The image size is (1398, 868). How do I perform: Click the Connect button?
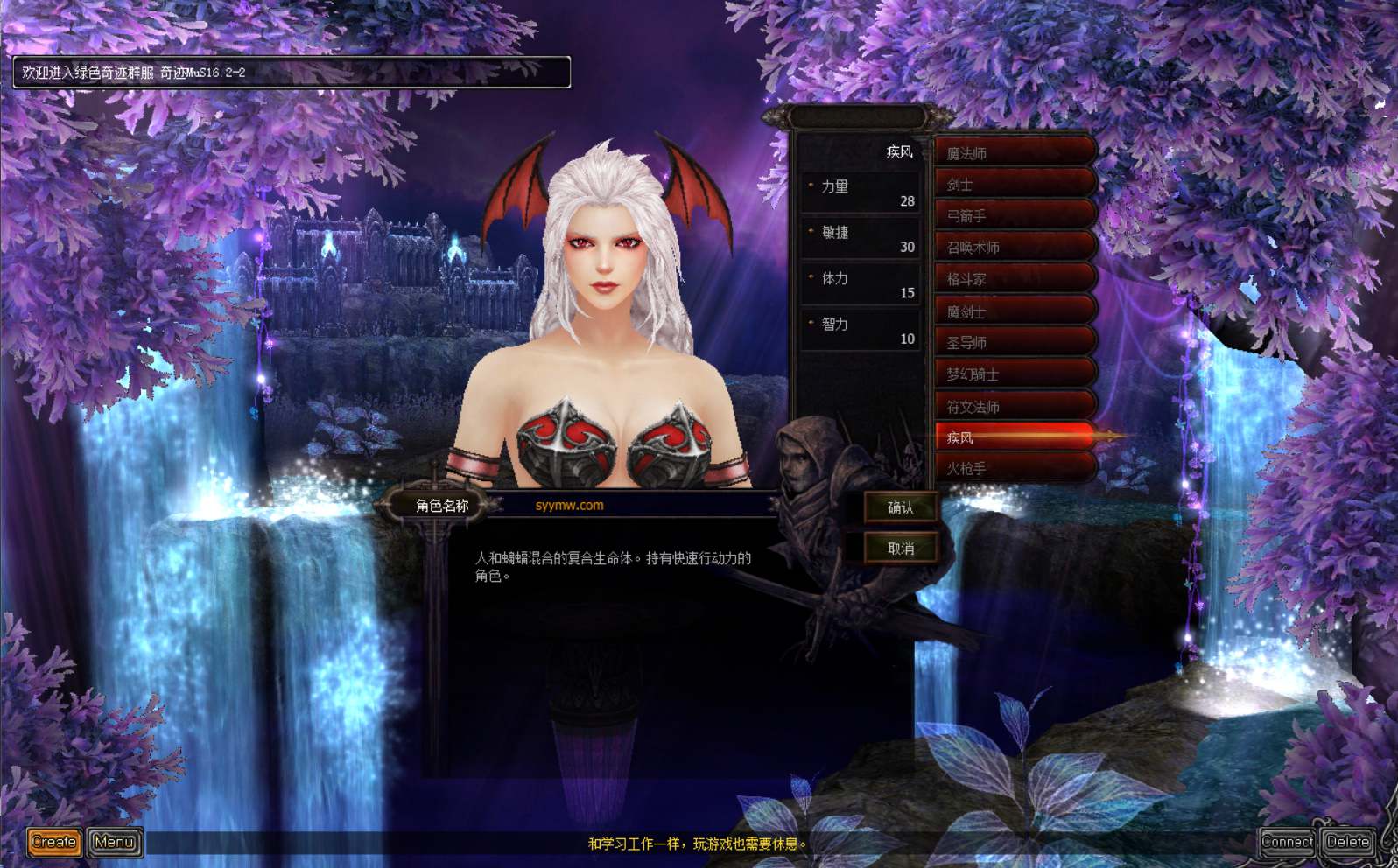pyautogui.click(x=1287, y=842)
